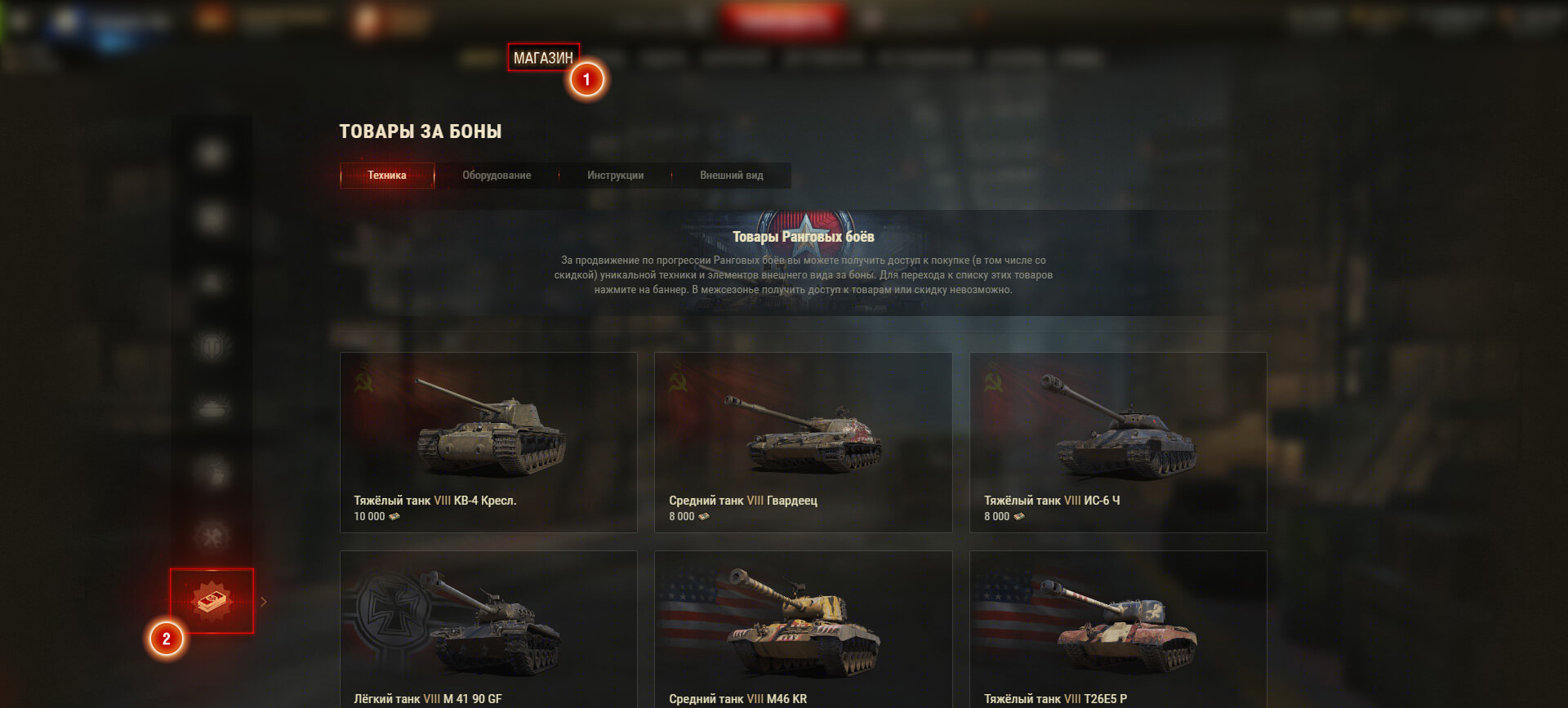Viewport: 1568px width, 708px height.
Task: Open the Товары Ранговых боёв banner
Action: [803, 263]
